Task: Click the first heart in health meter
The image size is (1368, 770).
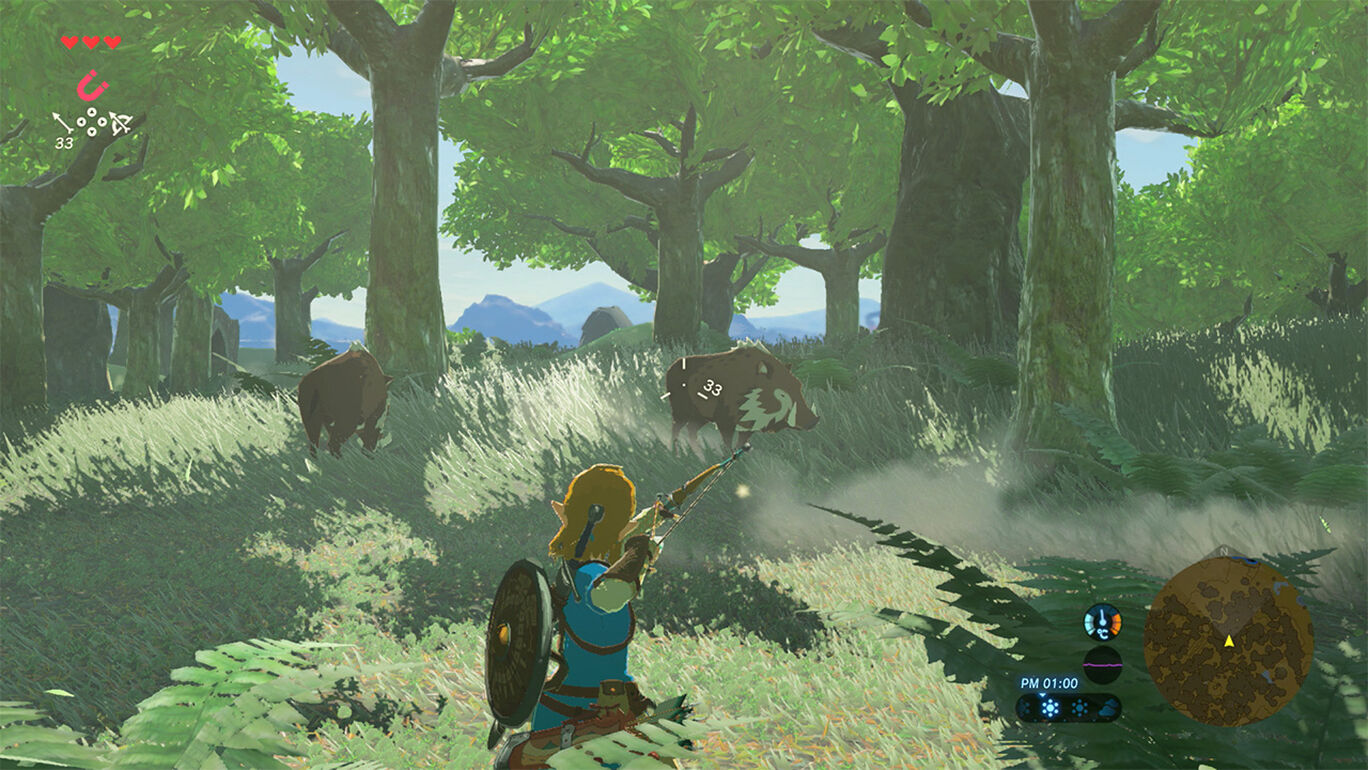Action: (x=70, y=42)
